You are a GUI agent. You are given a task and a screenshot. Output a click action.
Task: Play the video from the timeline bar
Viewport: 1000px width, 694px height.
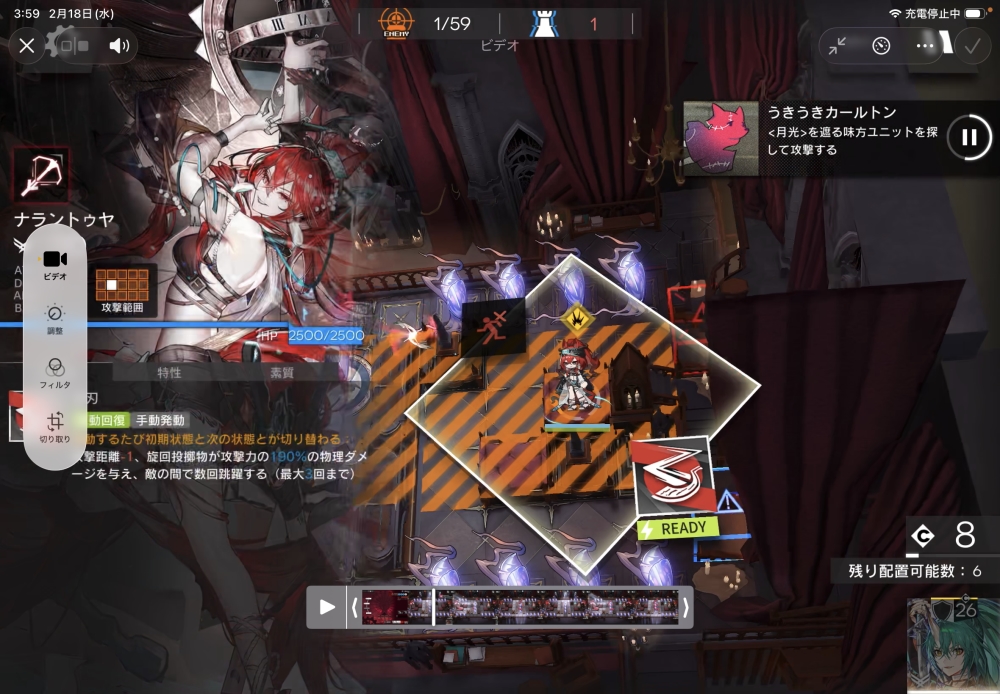pos(327,607)
